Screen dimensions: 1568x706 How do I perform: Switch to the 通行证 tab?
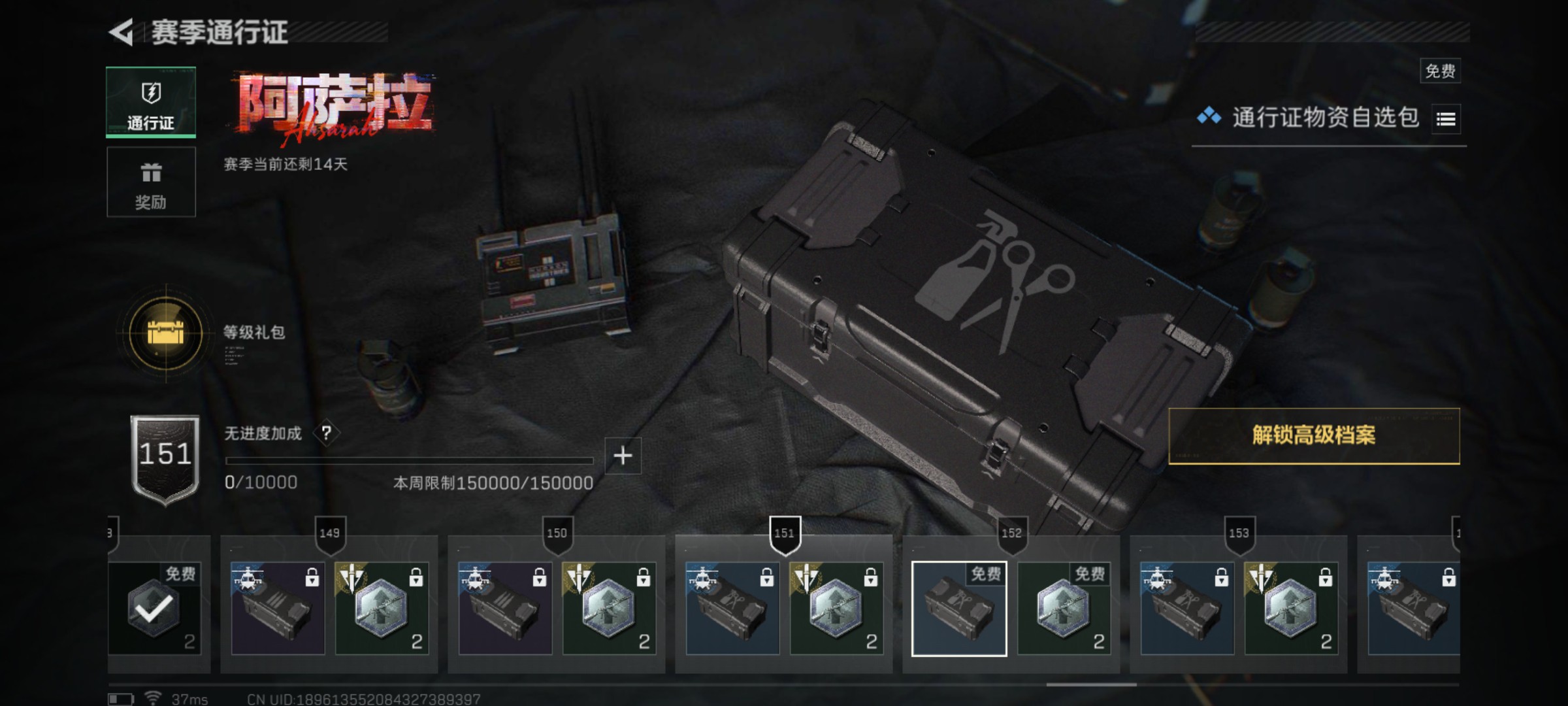pos(151,103)
